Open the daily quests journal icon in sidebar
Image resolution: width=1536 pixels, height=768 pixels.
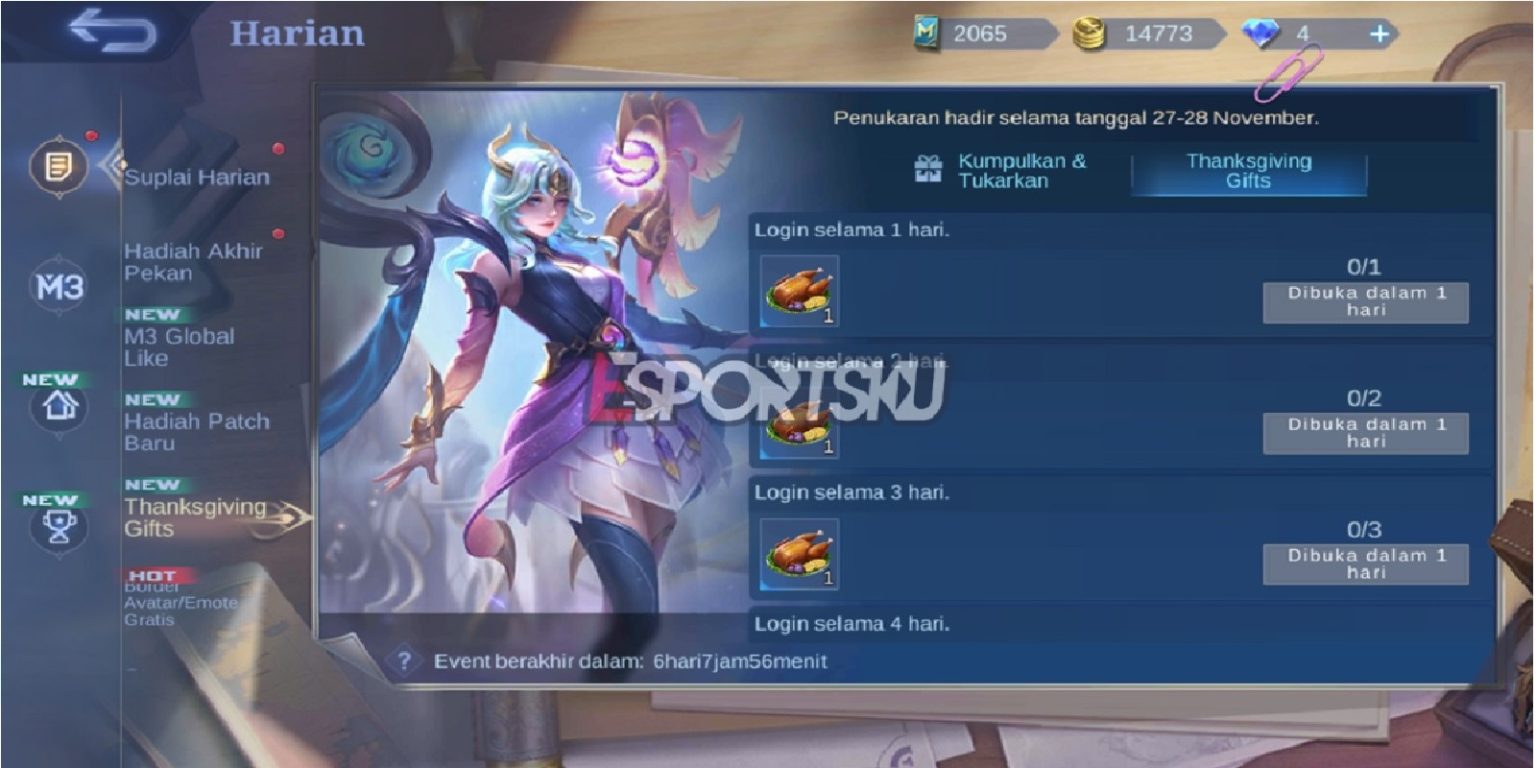(x=57, y=167)
